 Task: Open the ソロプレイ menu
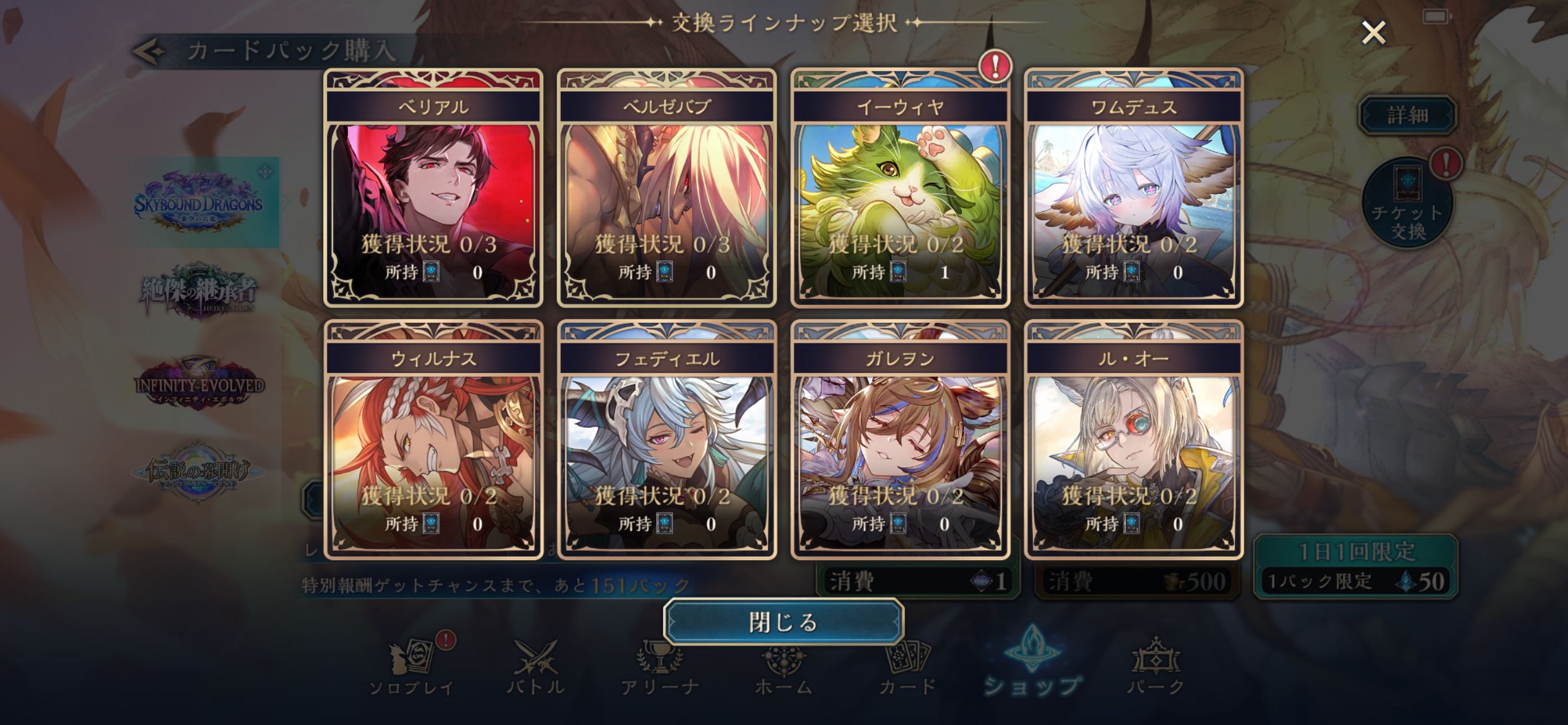(x=412, y=669)
